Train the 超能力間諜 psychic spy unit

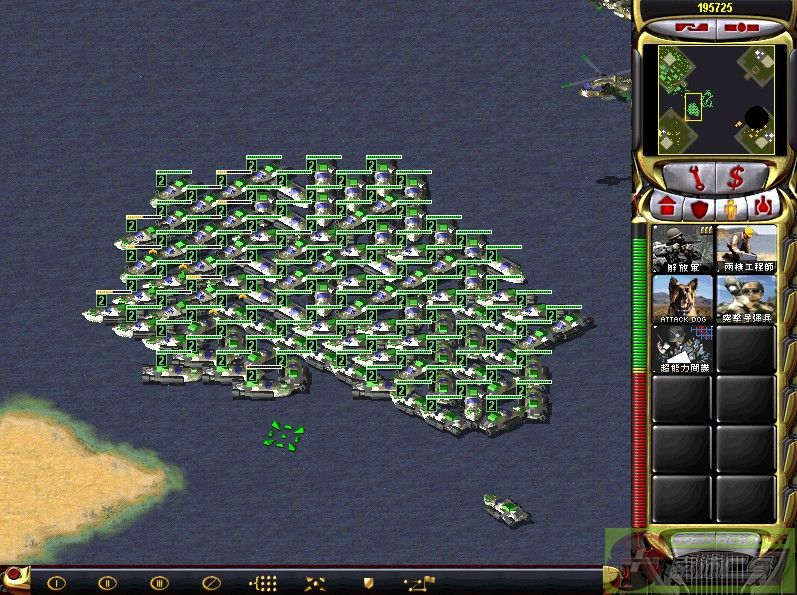tap(683, 348)
